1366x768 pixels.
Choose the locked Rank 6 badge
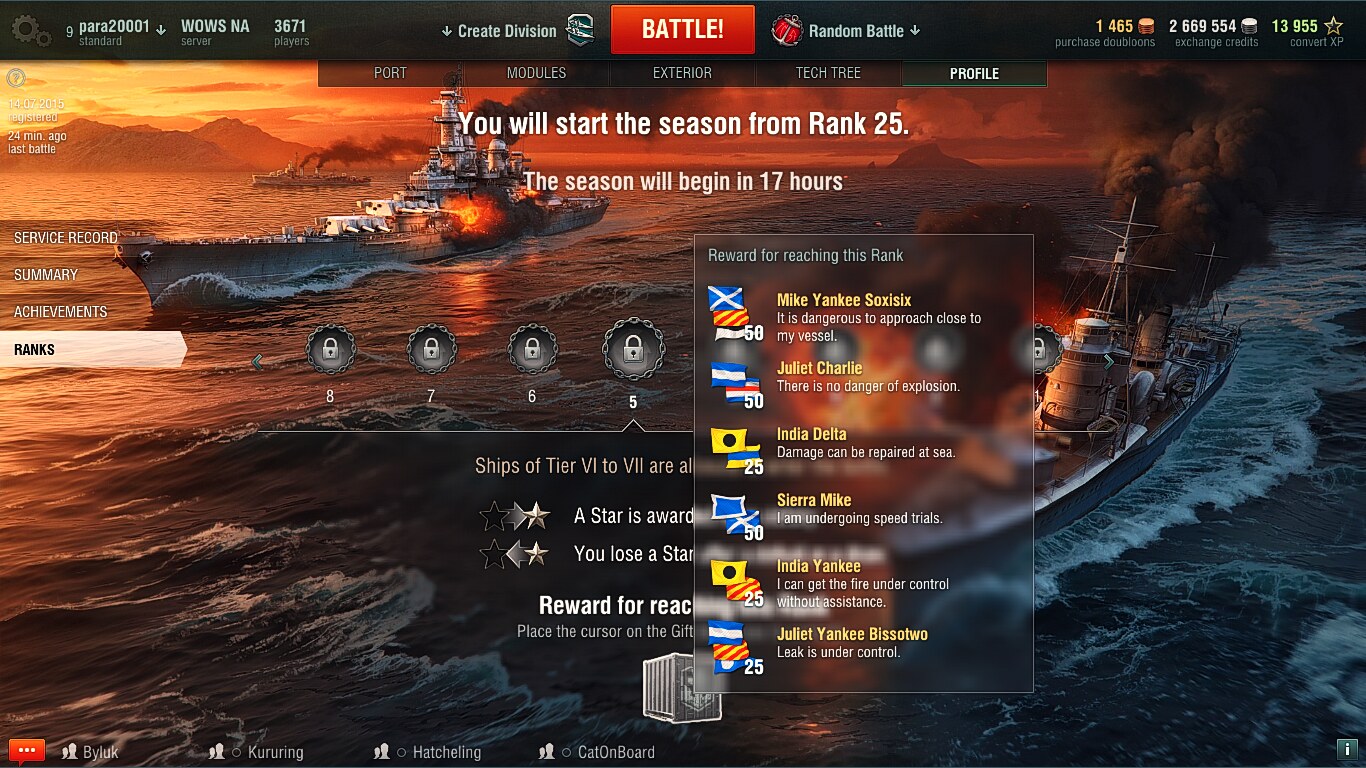(x=532, y=350)
